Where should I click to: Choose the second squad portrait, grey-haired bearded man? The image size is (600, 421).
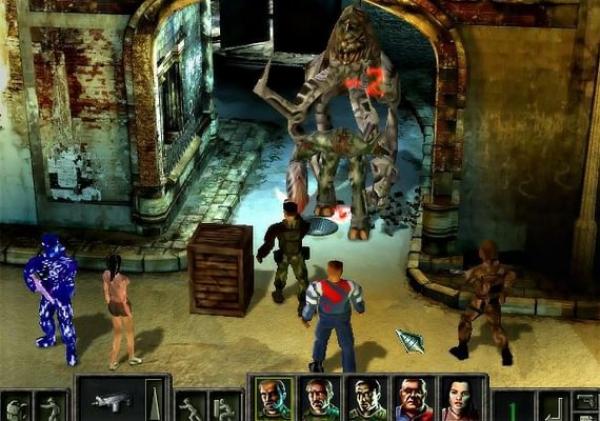[320, 399]
